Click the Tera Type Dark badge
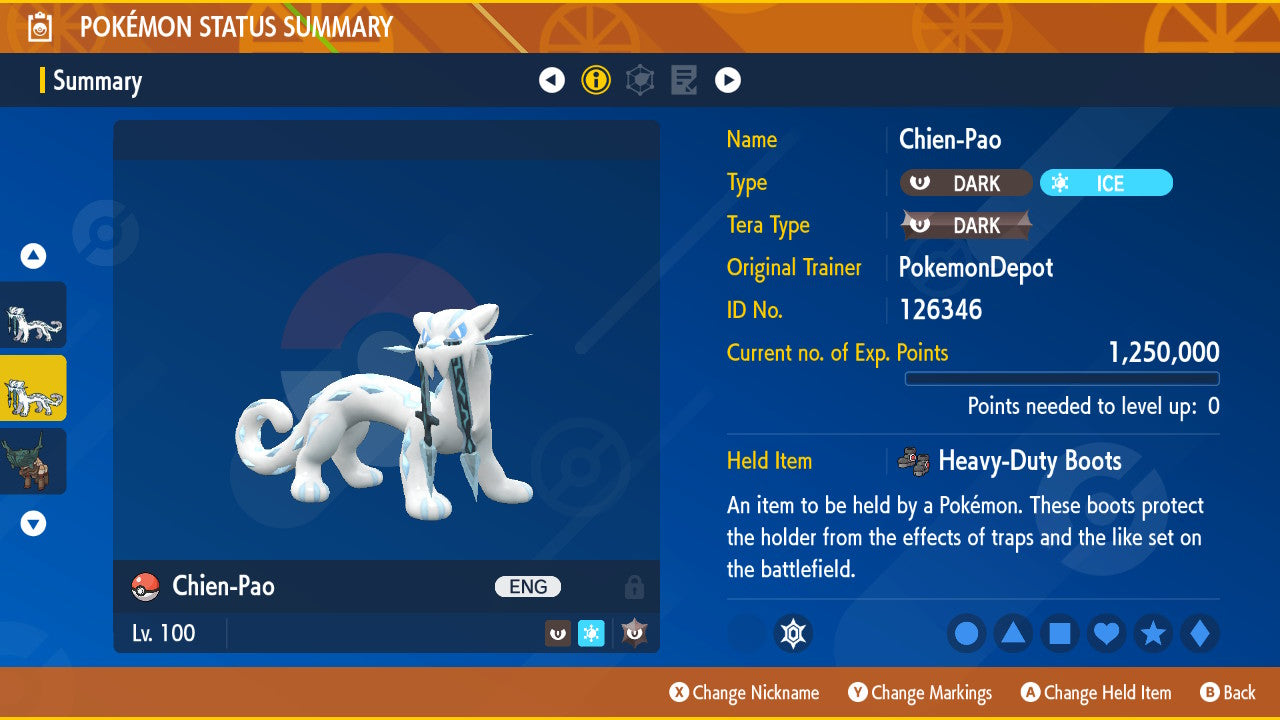Viewport: 1280px width, 720px height. point(966,226)
